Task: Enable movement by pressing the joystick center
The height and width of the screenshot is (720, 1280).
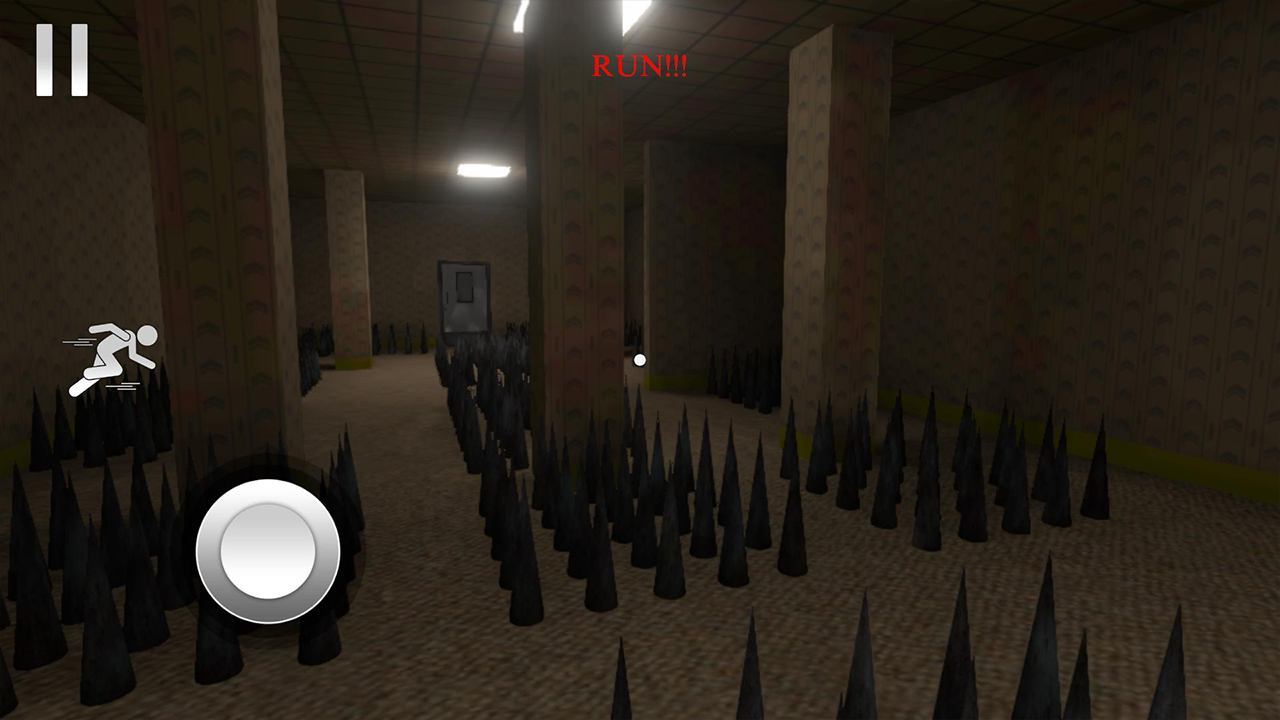Action: [x=266, y=551]
